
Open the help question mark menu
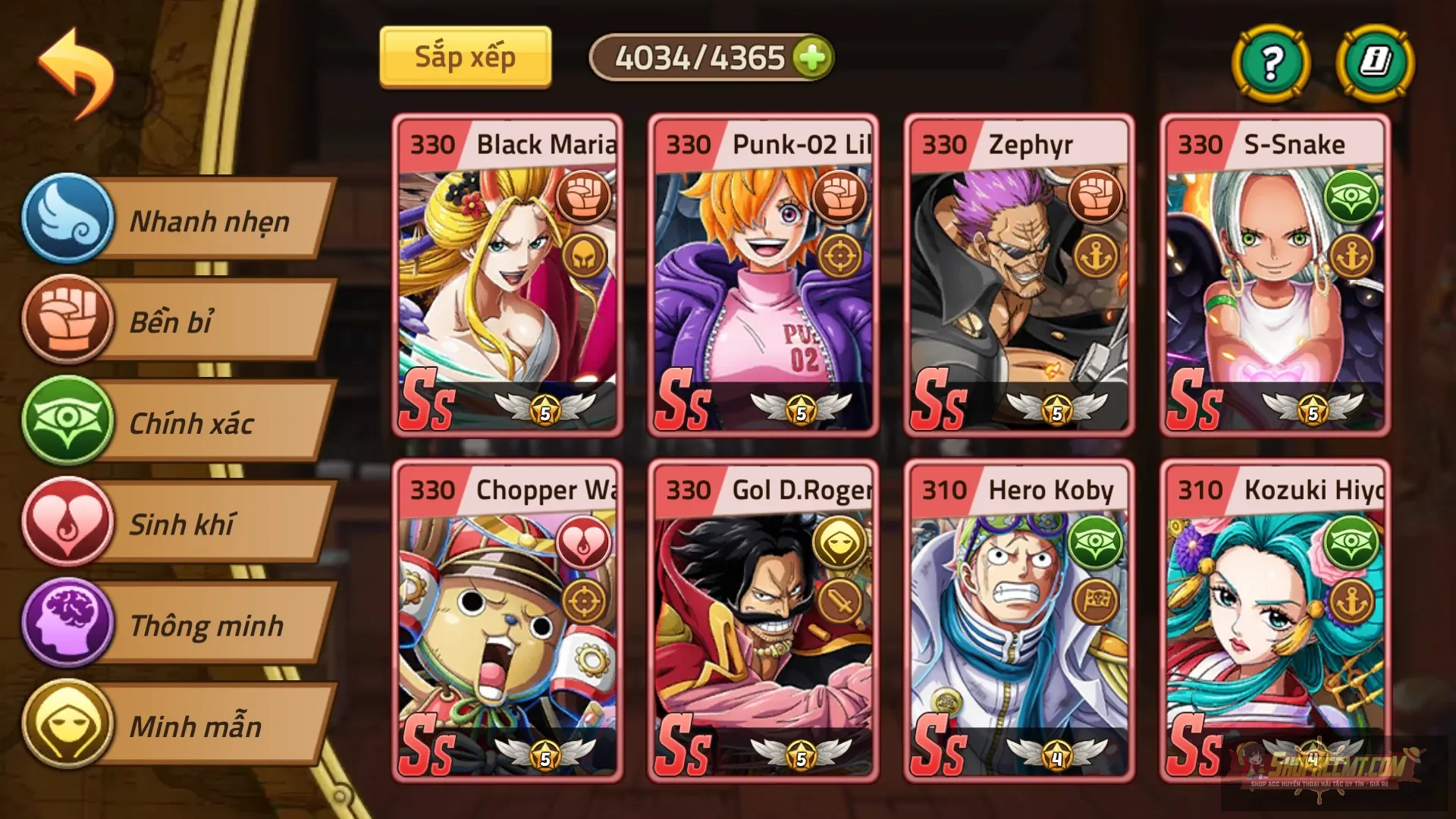tap(1271, 64)
